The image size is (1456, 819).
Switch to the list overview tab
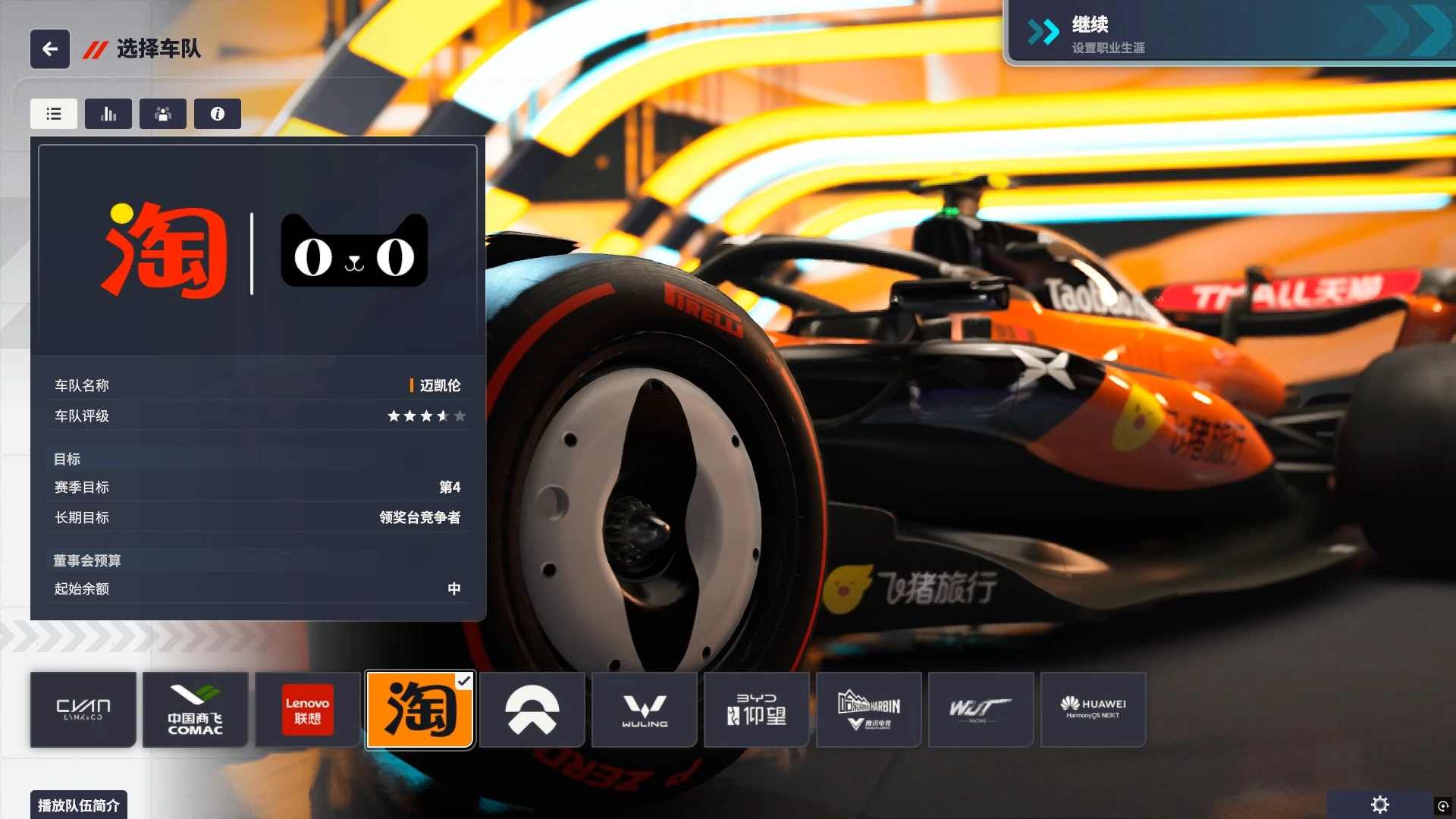tap(54, 114)
